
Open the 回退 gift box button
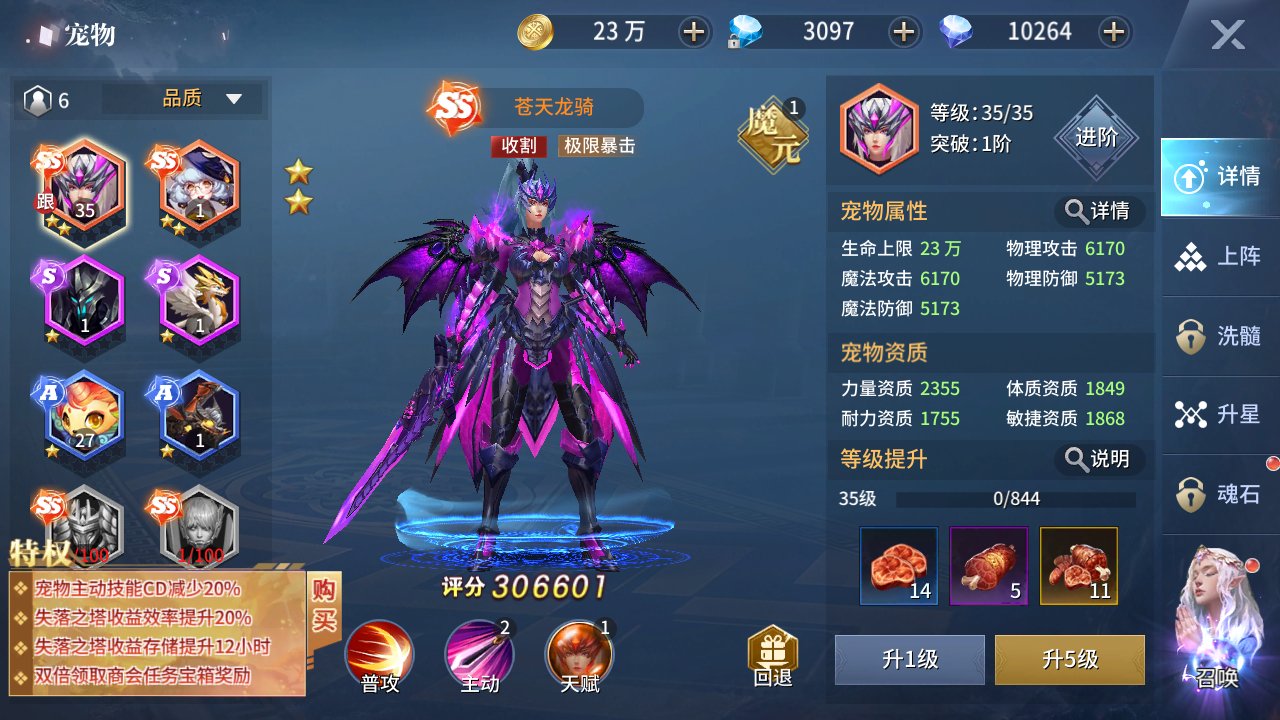pyautogui.click(x=772, y=655)
